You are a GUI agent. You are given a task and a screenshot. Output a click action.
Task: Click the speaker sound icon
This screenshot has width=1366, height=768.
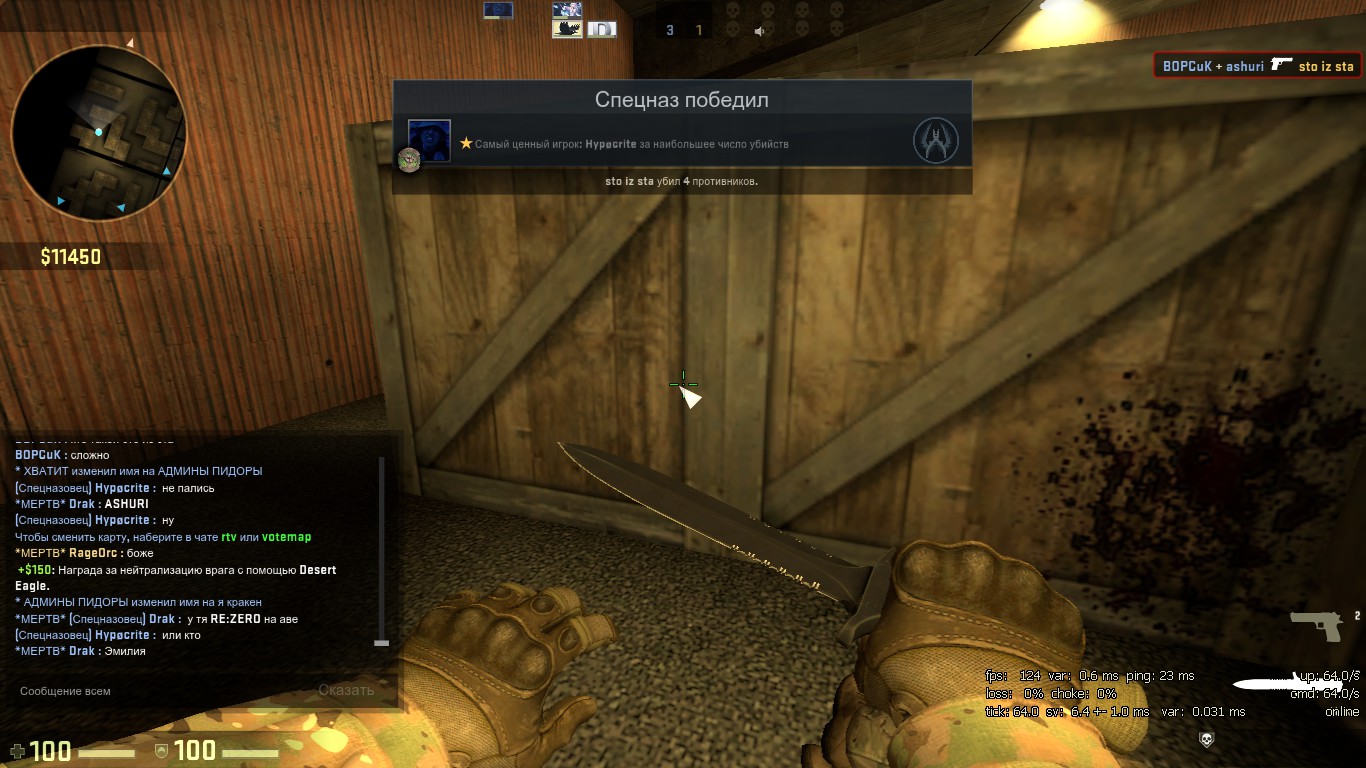(x=759, y=31)
